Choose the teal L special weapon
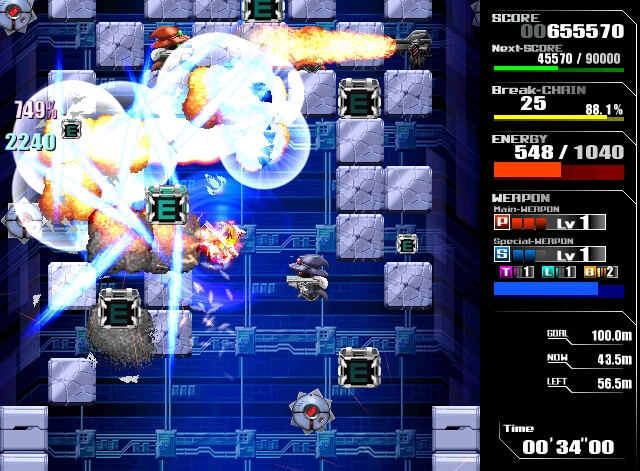This screenshot has height=471, width=640. click(x=546, y=272)
